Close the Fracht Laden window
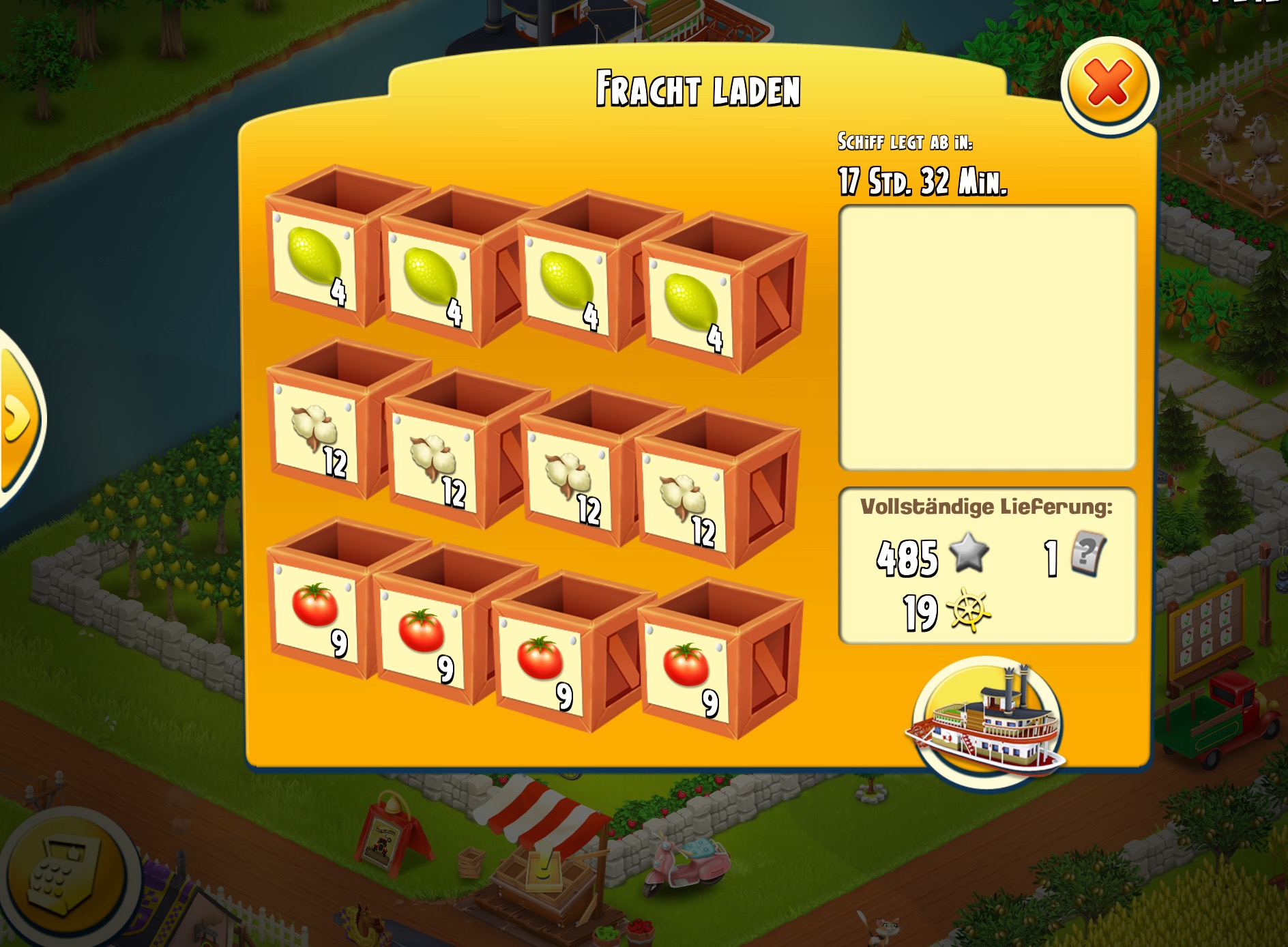This screenshot has height=947, width=1288. 1109,85
